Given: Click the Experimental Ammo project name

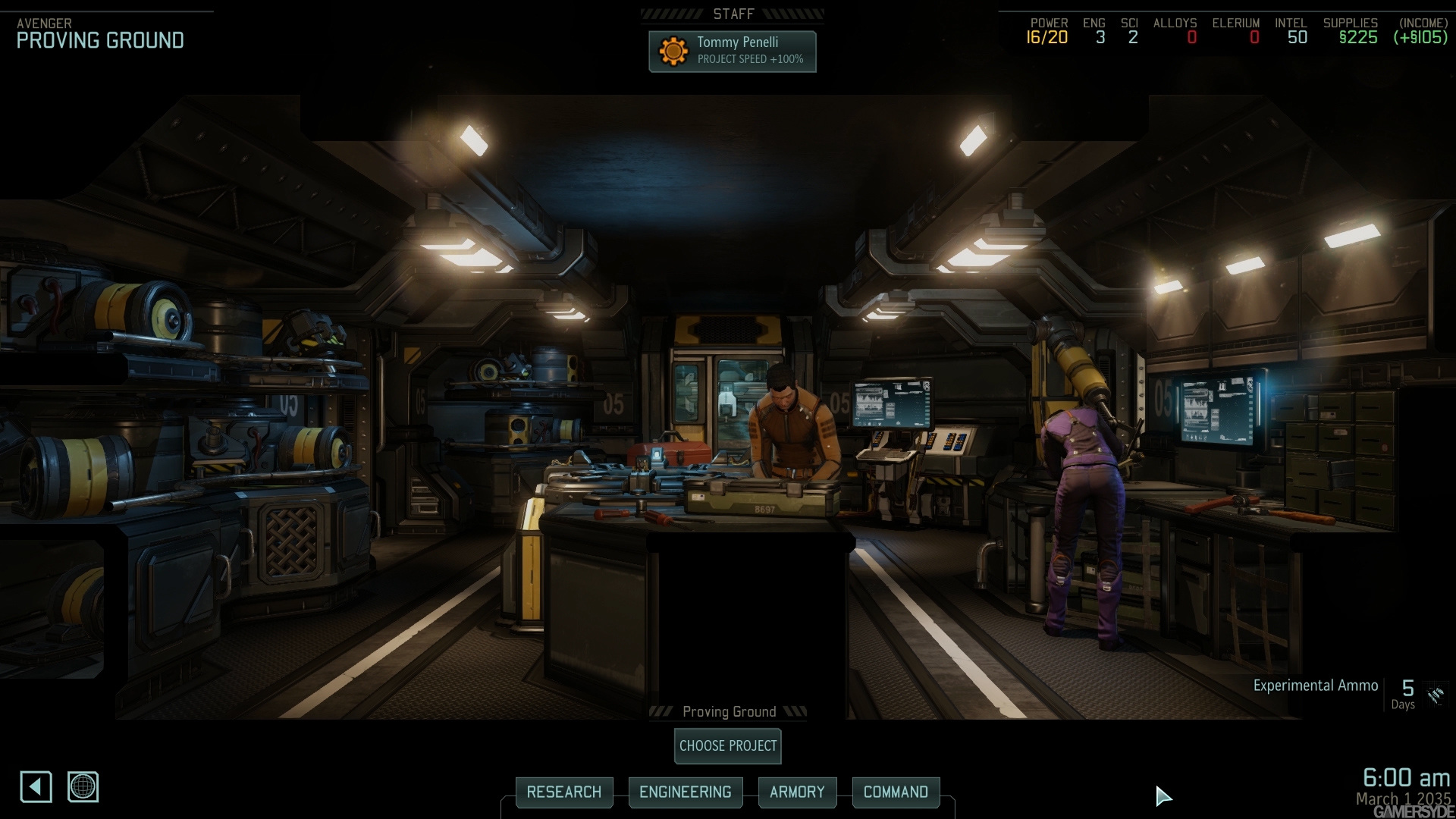Looking at the screenshot, I should tap(1314, 685).
